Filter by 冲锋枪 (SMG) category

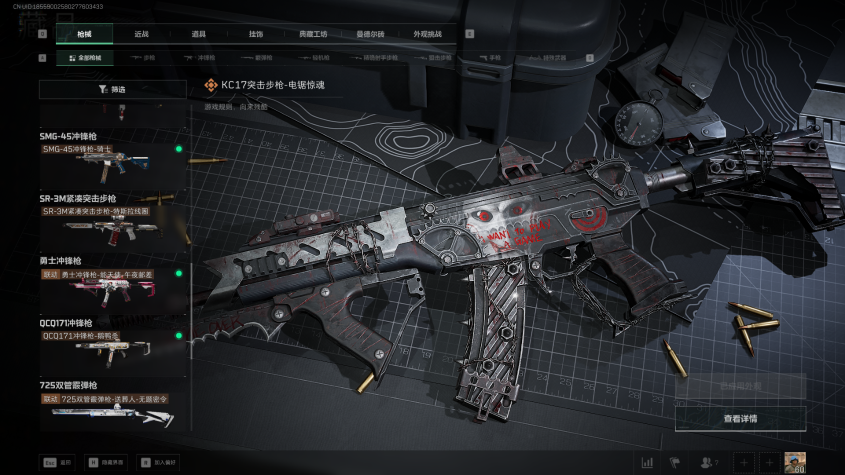[x=206, y=58]
